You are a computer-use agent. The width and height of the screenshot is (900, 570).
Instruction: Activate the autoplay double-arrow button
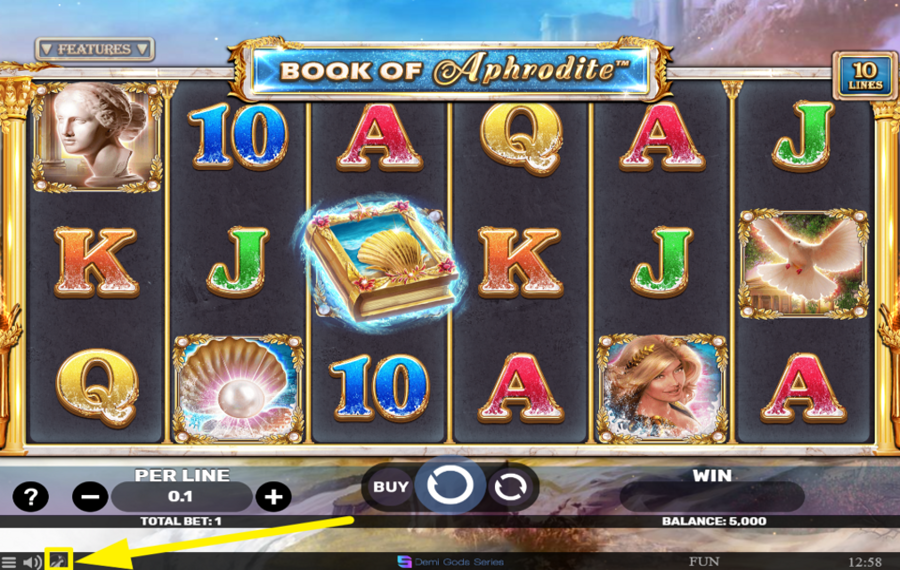tap(511, 487)
